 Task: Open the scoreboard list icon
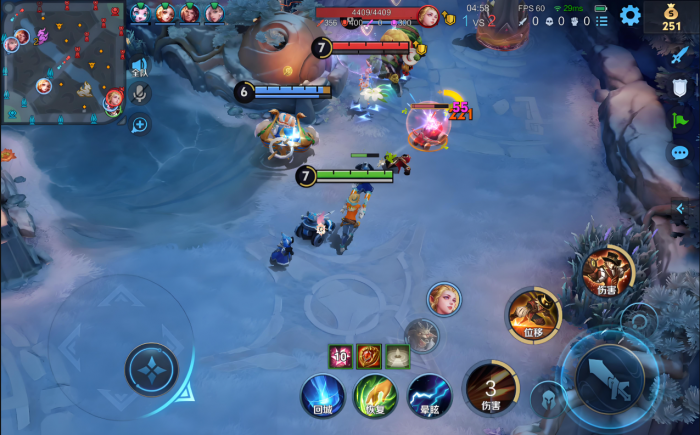click(601, 21)
